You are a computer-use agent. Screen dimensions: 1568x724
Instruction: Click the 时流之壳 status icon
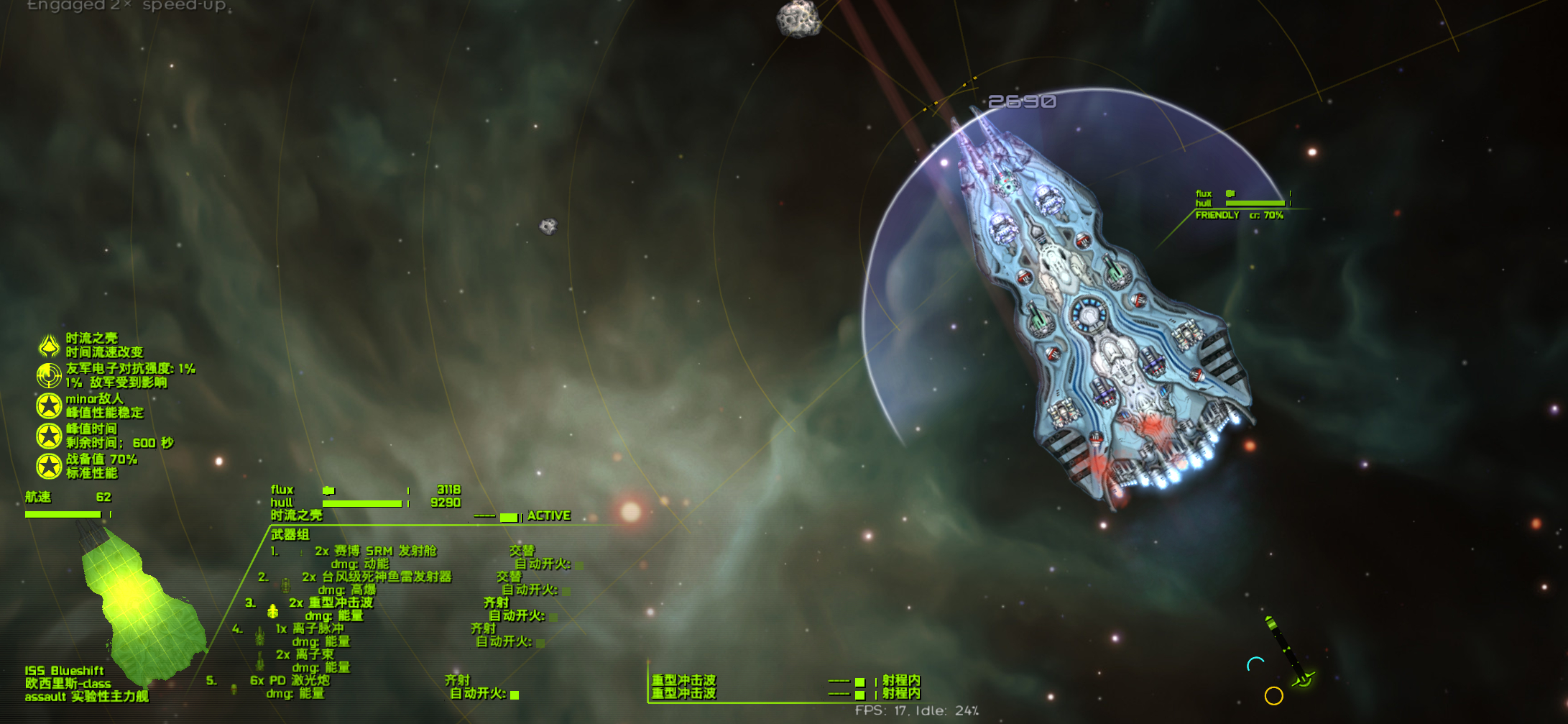pyautogui.click(x=49, y=346)
